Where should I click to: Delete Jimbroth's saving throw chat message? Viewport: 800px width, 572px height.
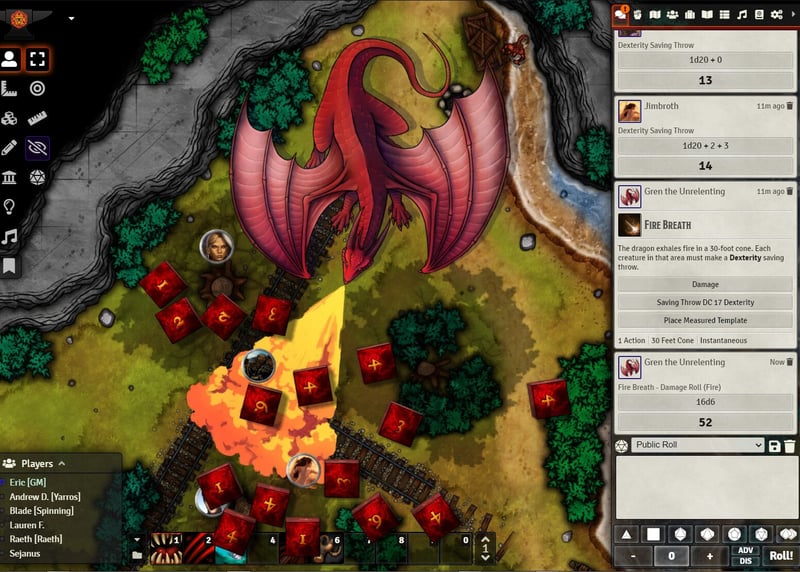click(x=790, y=105)
